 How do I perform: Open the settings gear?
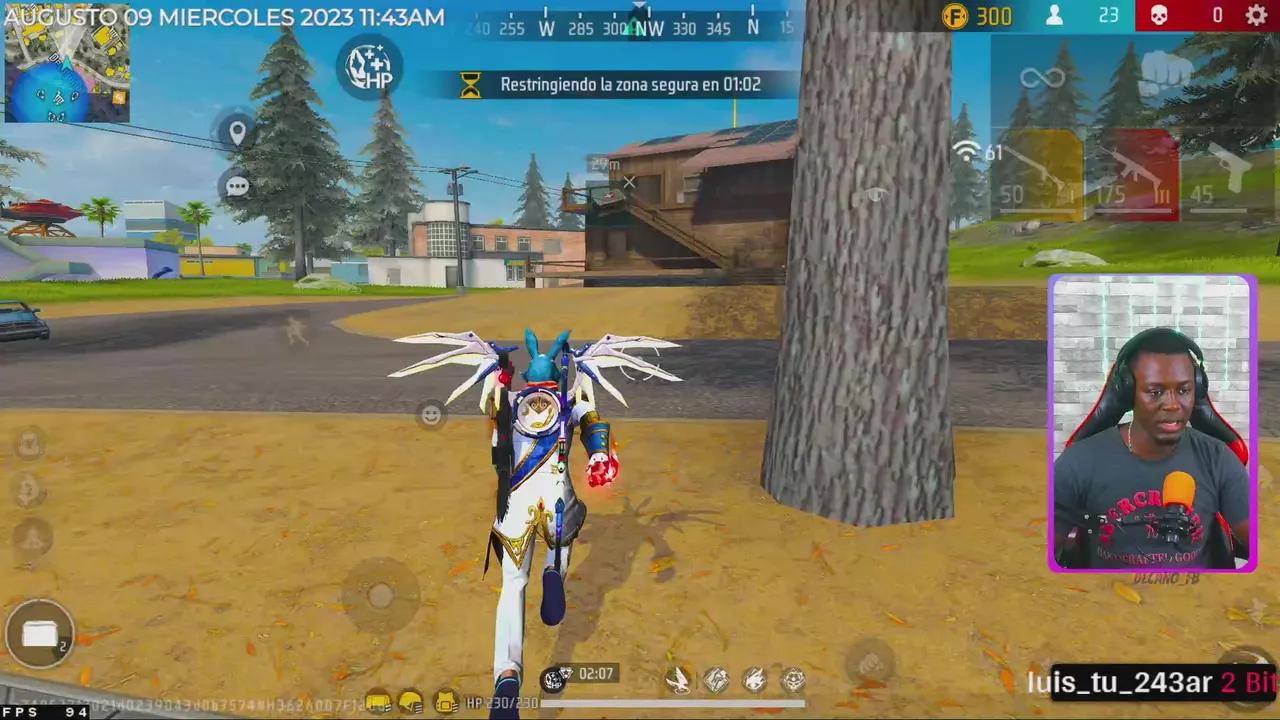(x=1256, y=15)
